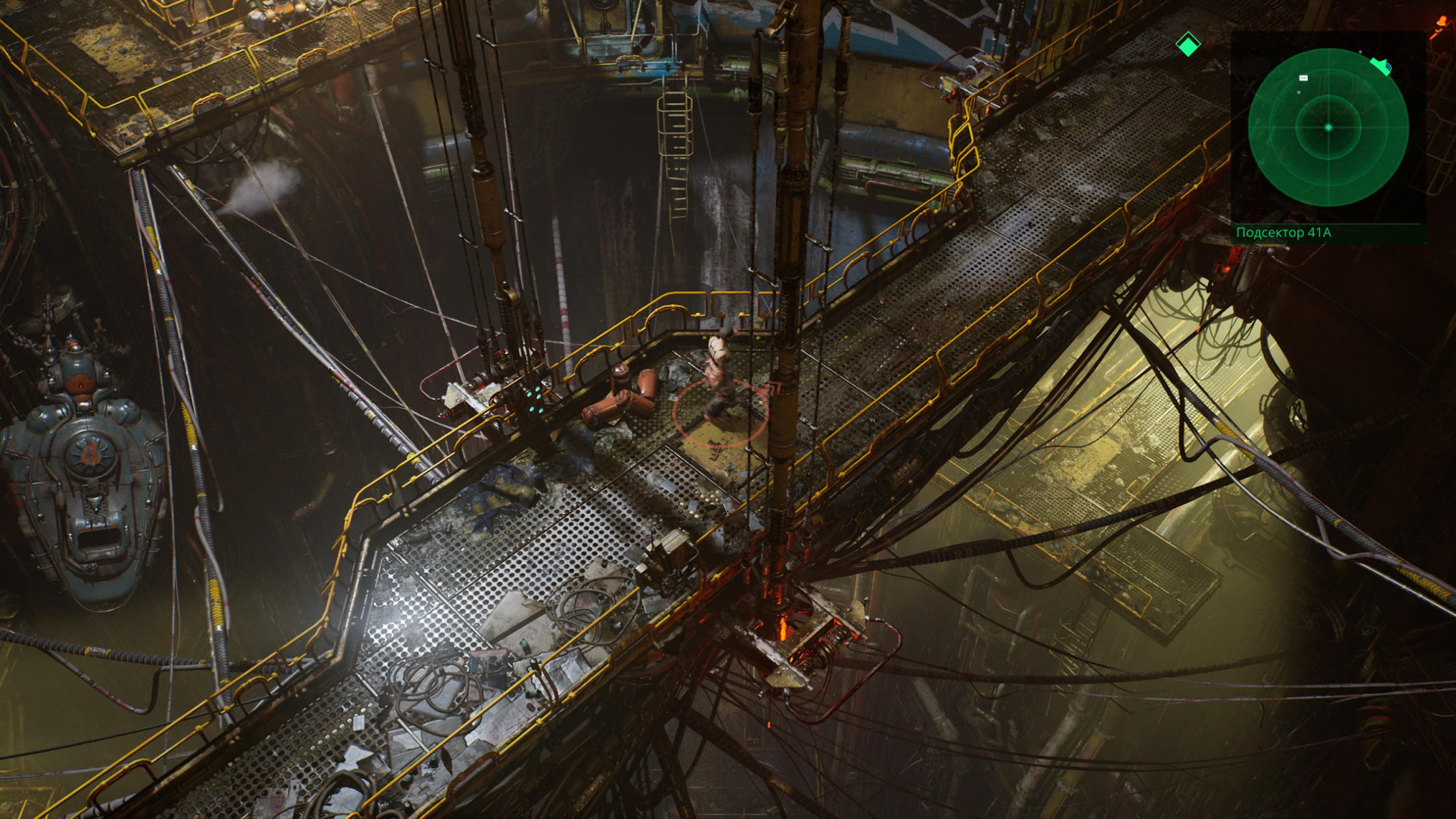This screenshot has width=1456, height=819.
Task: Click the green circular radar minimap
Action: 1328,127
